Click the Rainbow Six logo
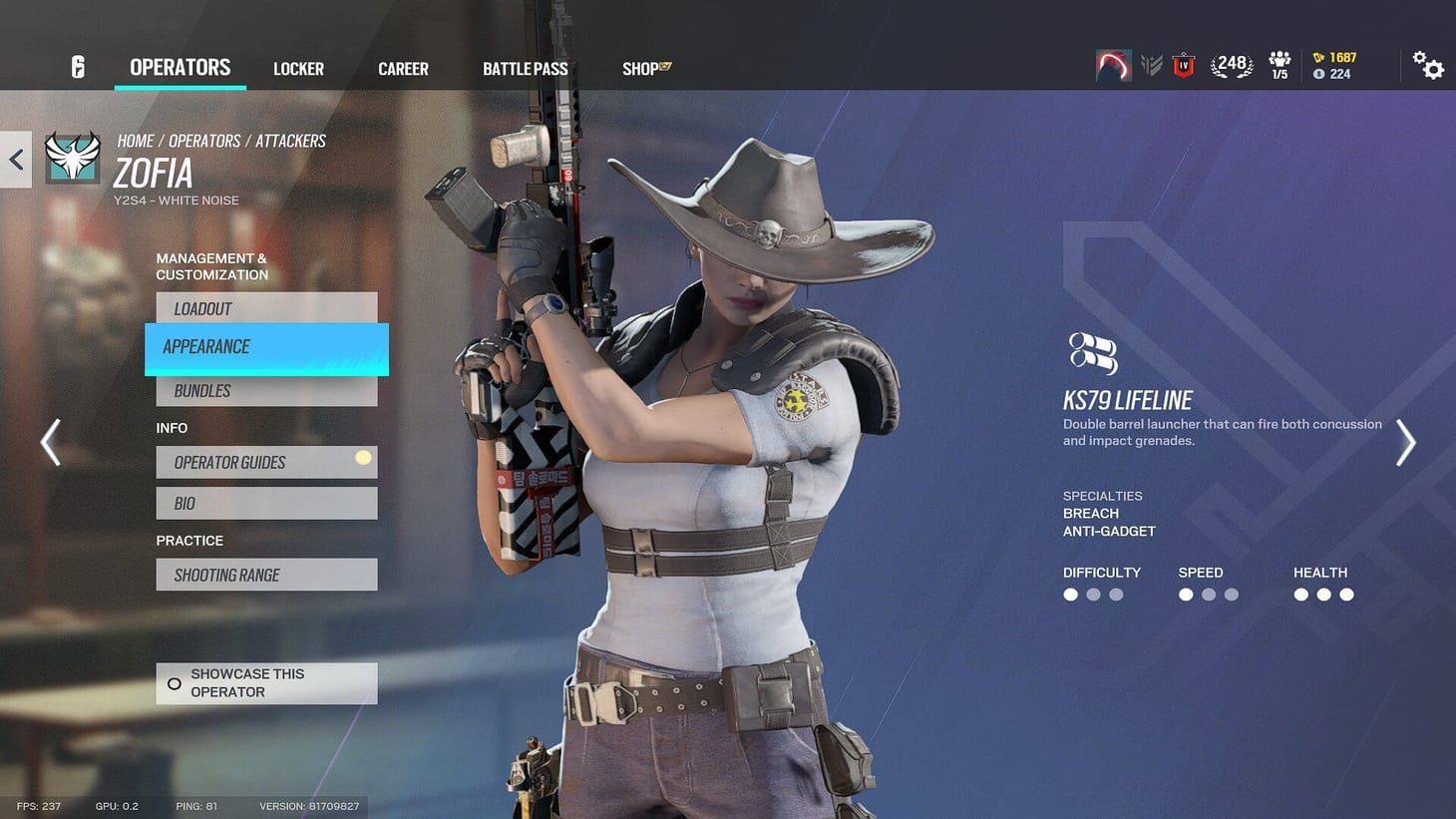1456x819 pixels. tap(78, 66)
